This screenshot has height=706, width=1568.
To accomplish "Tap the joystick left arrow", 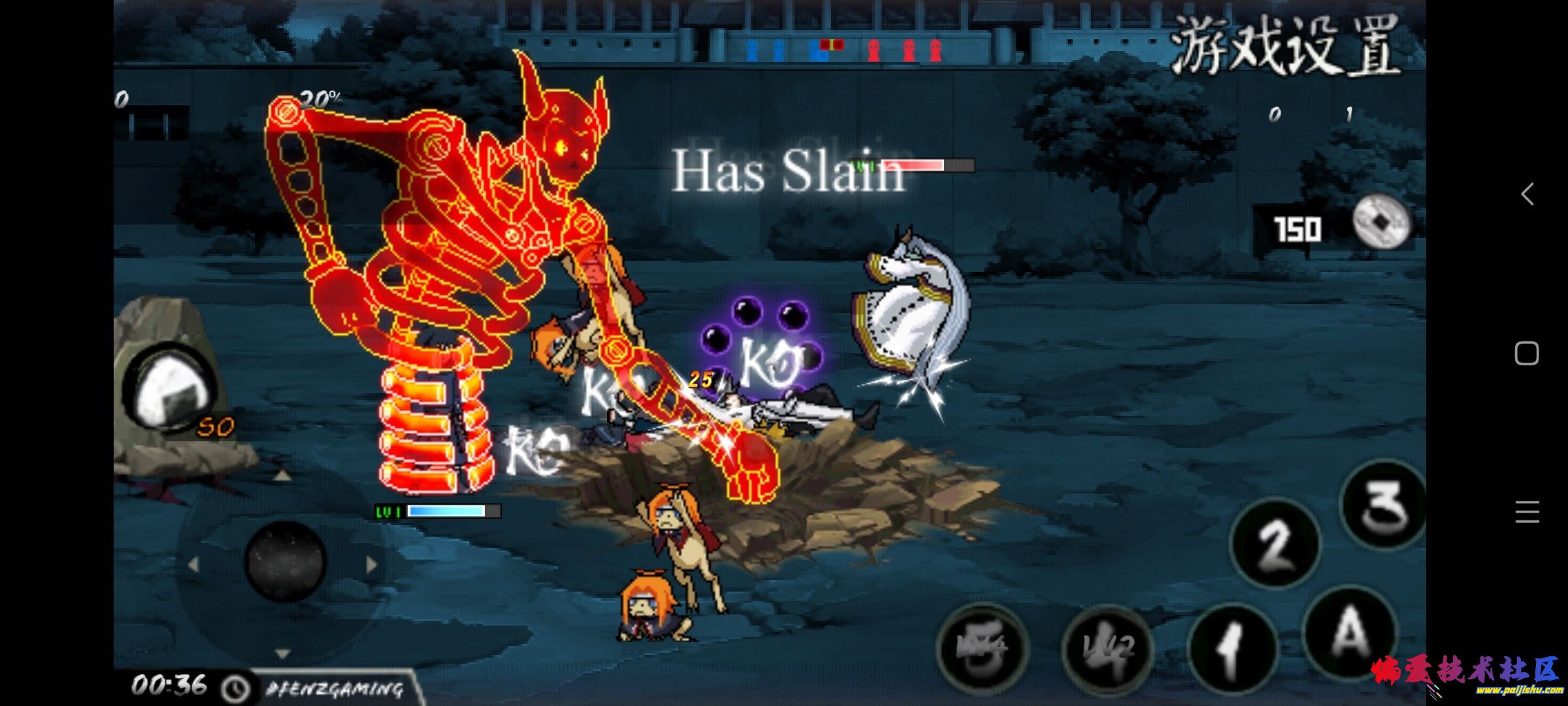I will click(x=193, y=563).
